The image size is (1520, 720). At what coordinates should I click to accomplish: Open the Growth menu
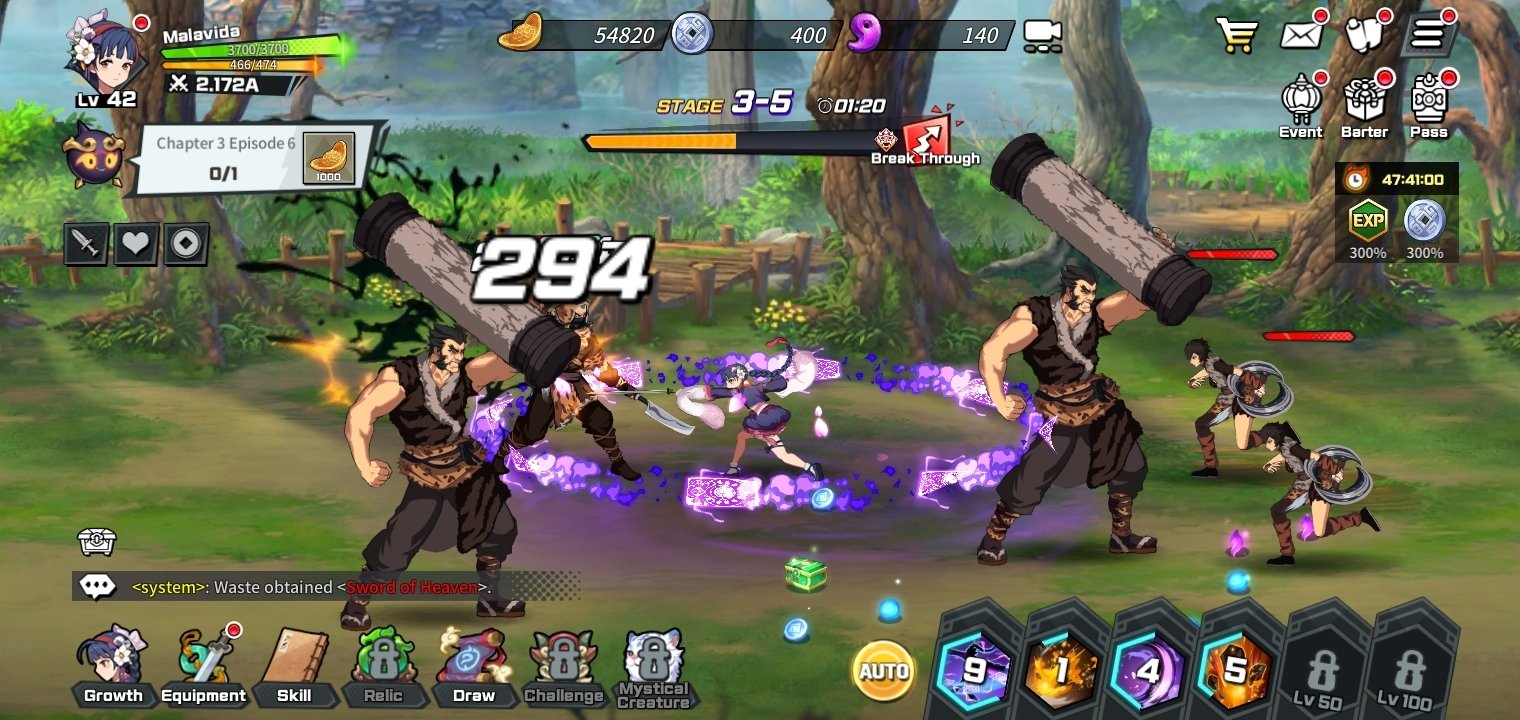(112, 667)
